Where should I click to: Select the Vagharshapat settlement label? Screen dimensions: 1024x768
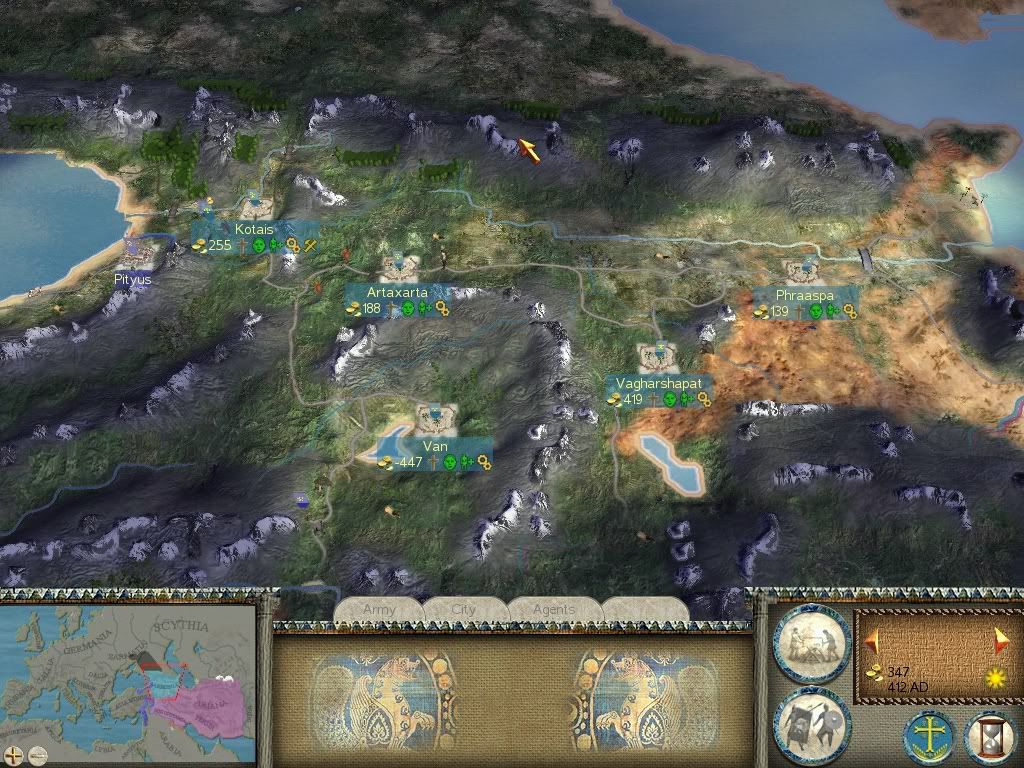[660, 383]
